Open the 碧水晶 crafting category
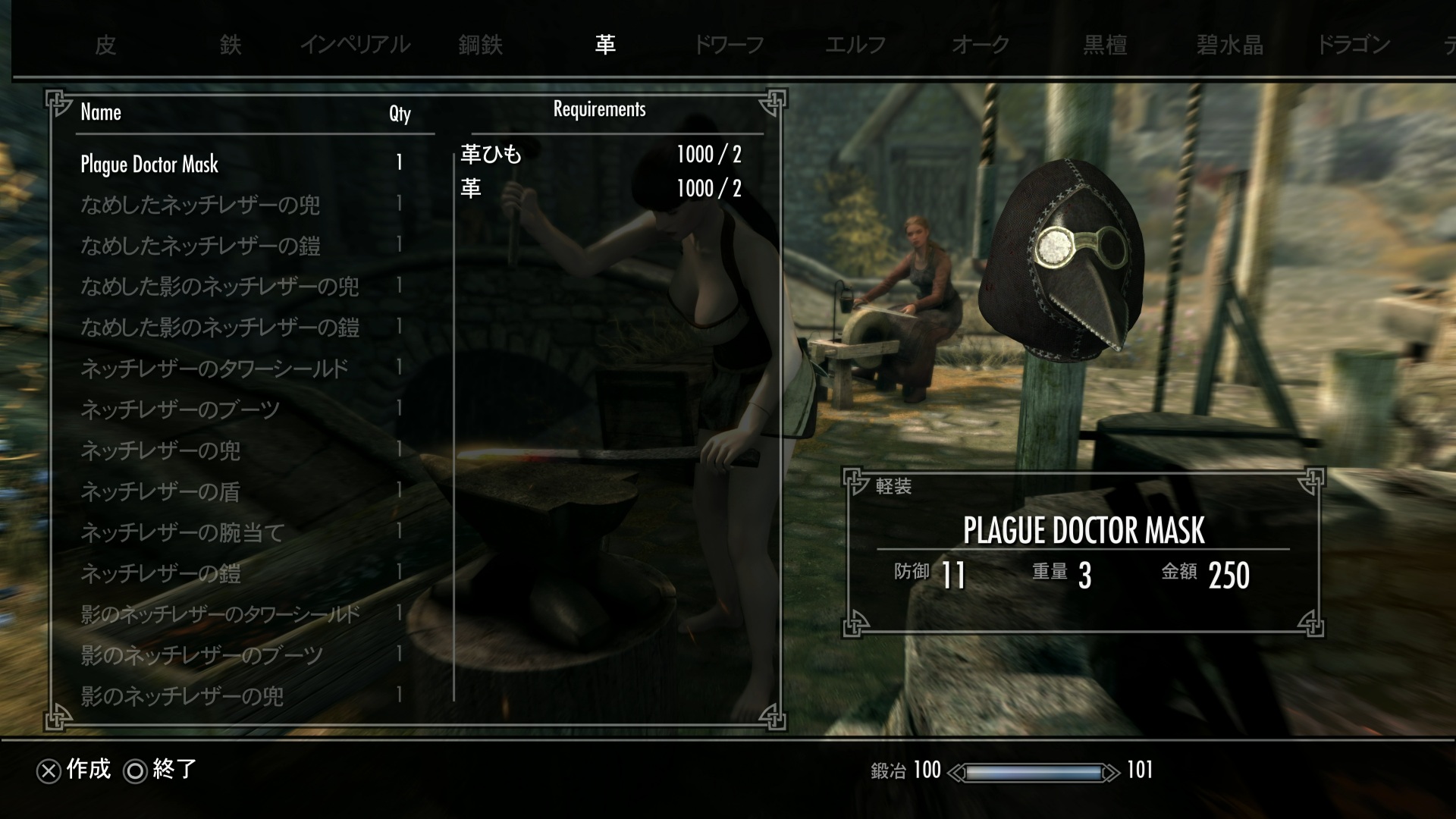 (x=1229, y=45)
